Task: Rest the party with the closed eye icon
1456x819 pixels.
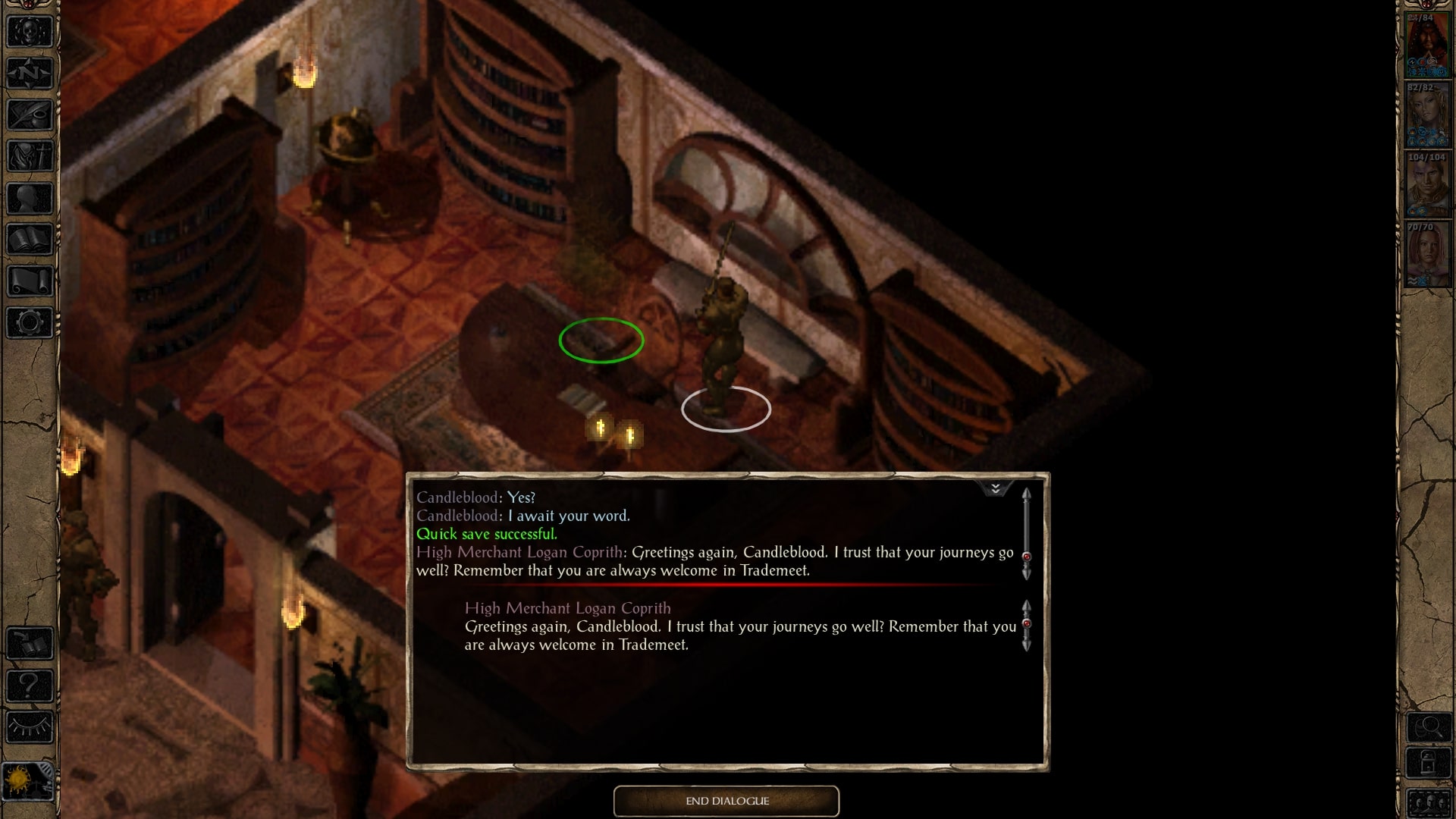Action: (x=30, y=727)
